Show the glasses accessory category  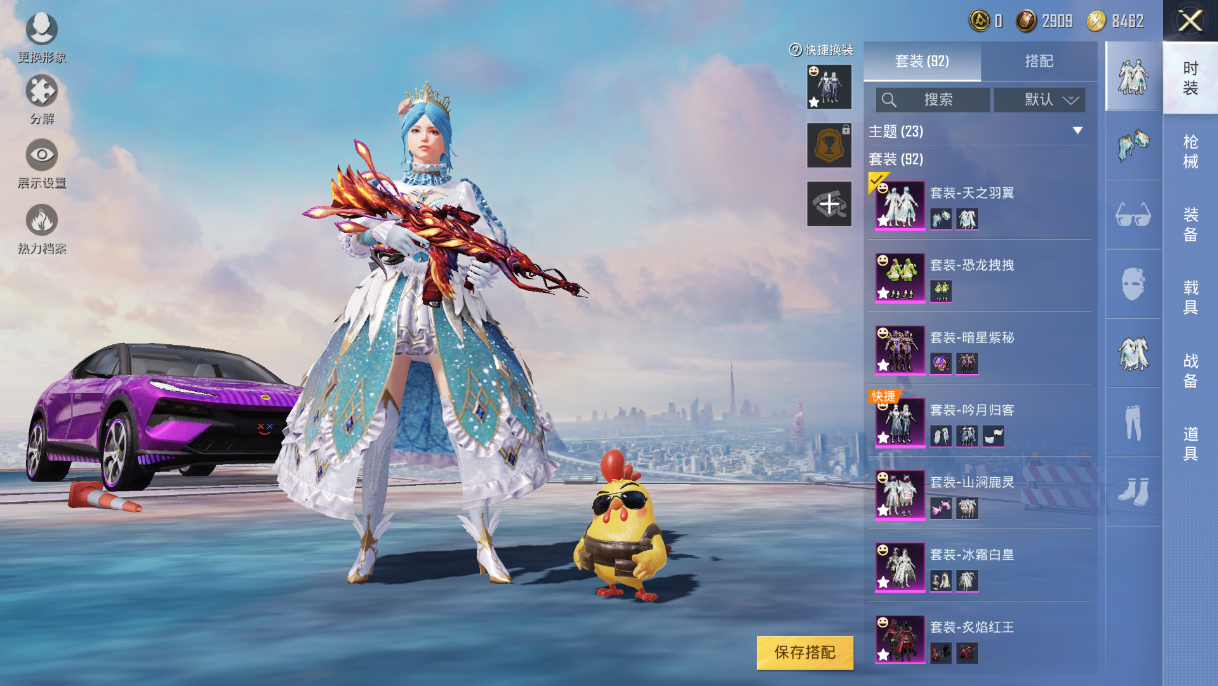(x=1133, y=215)
